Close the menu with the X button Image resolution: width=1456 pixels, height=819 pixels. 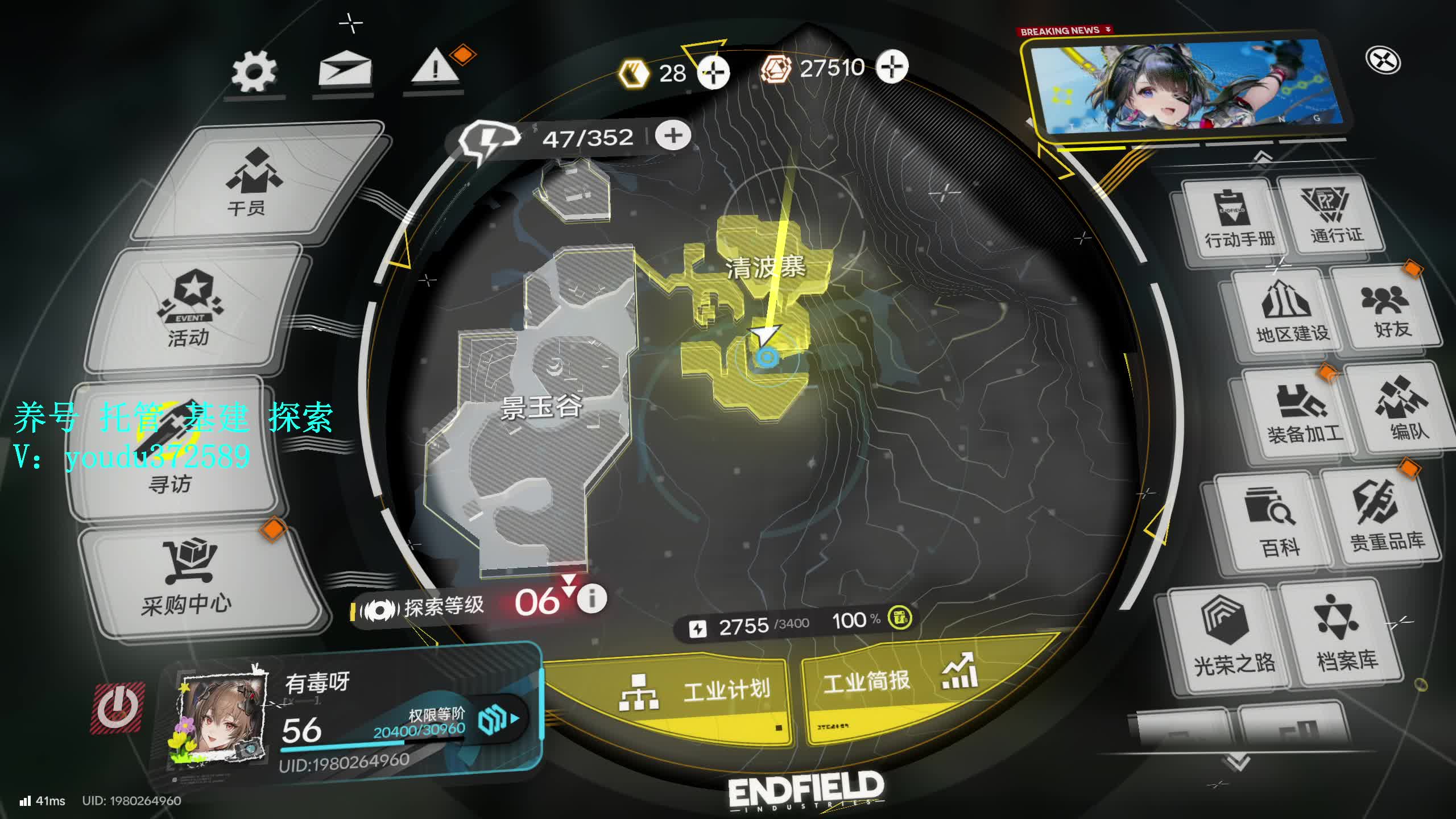(1383, 60)
